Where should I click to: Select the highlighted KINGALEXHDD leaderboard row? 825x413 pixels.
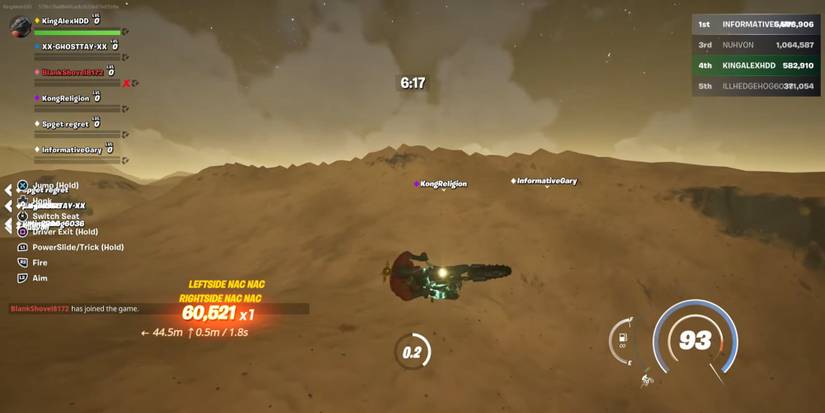pos(755,65)
